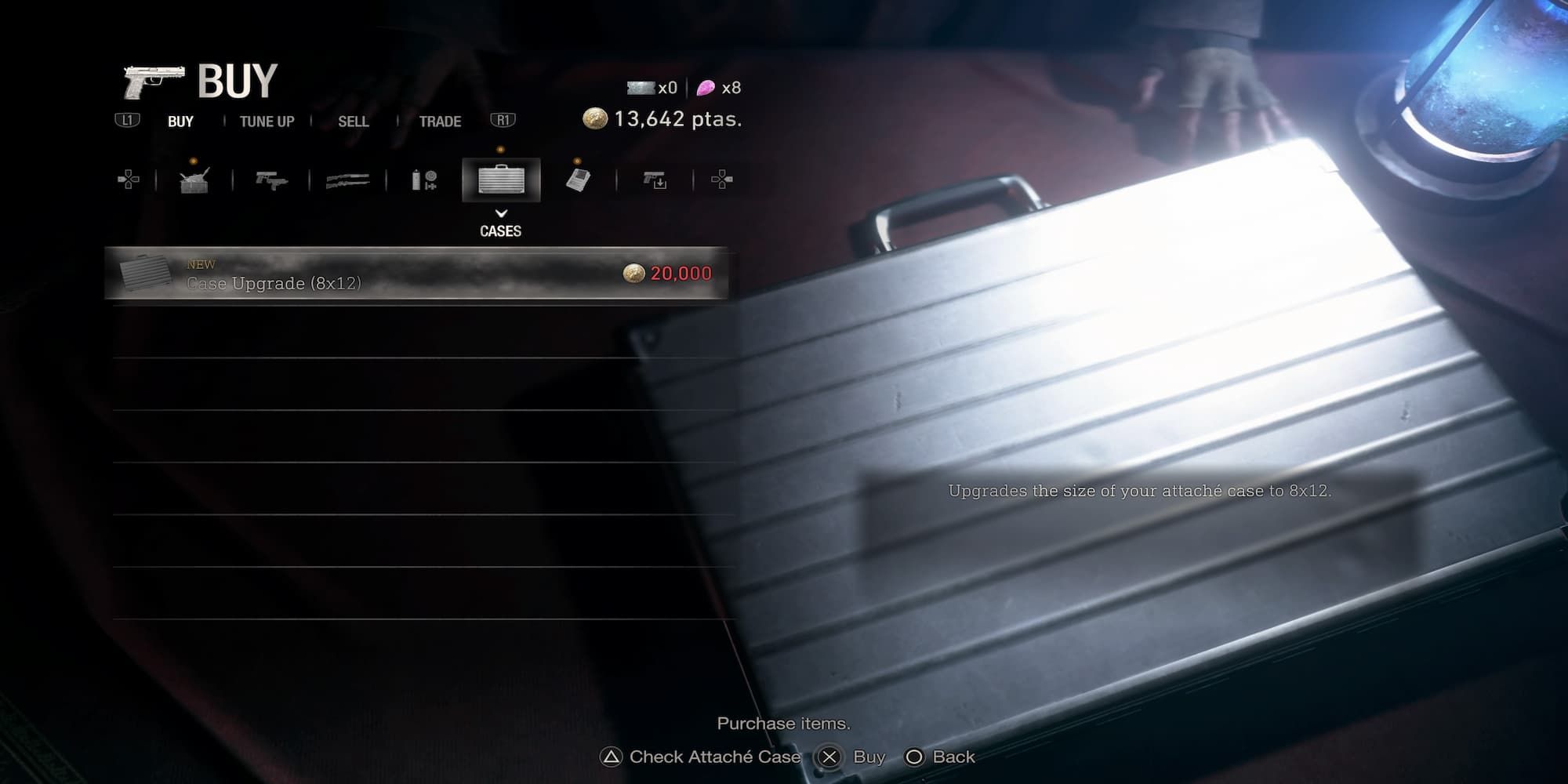Open the treasure map category icon
Screen dimensions: 1568x784
pos(579,180)
